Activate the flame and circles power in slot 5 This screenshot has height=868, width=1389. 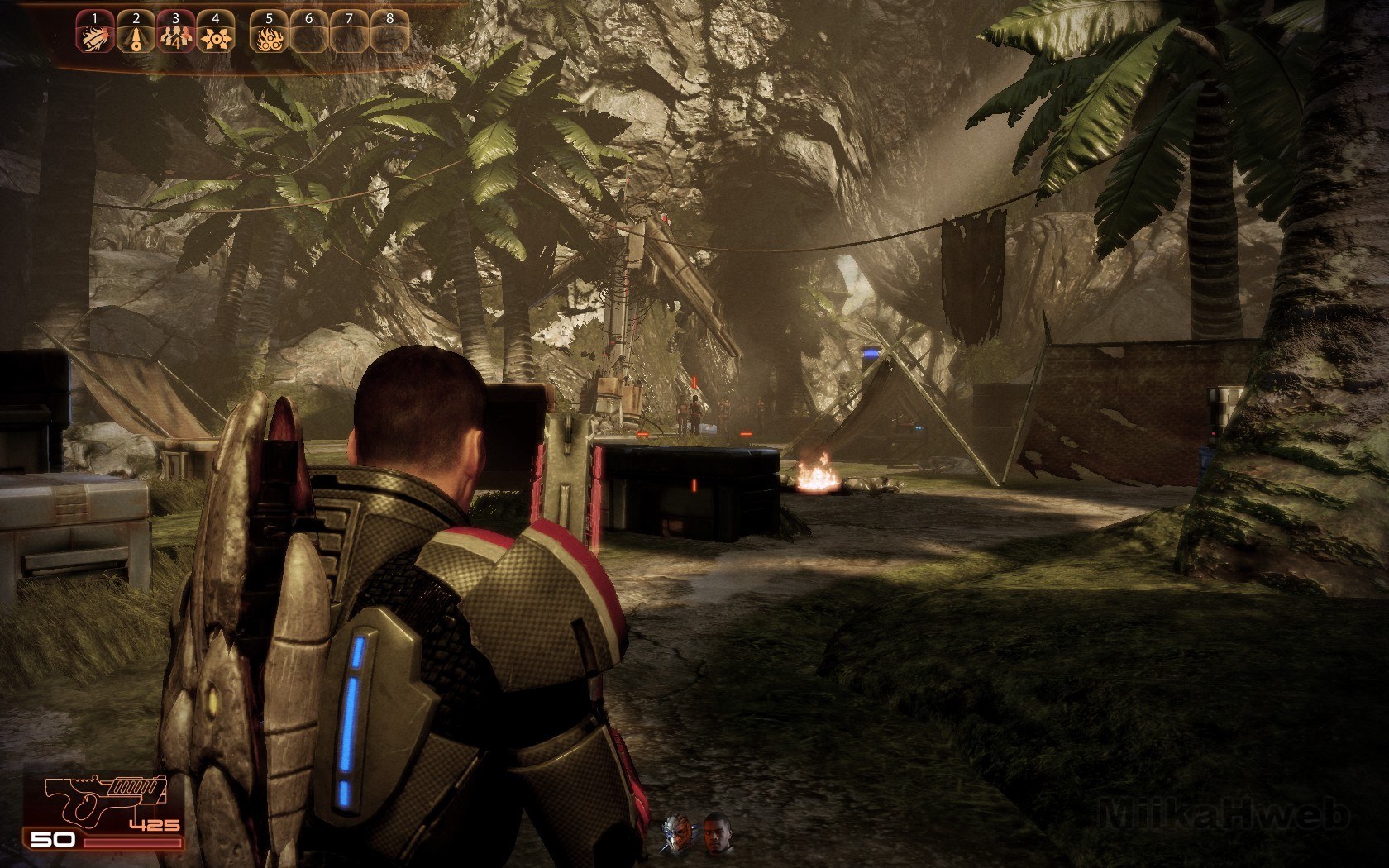coord(268,37)
